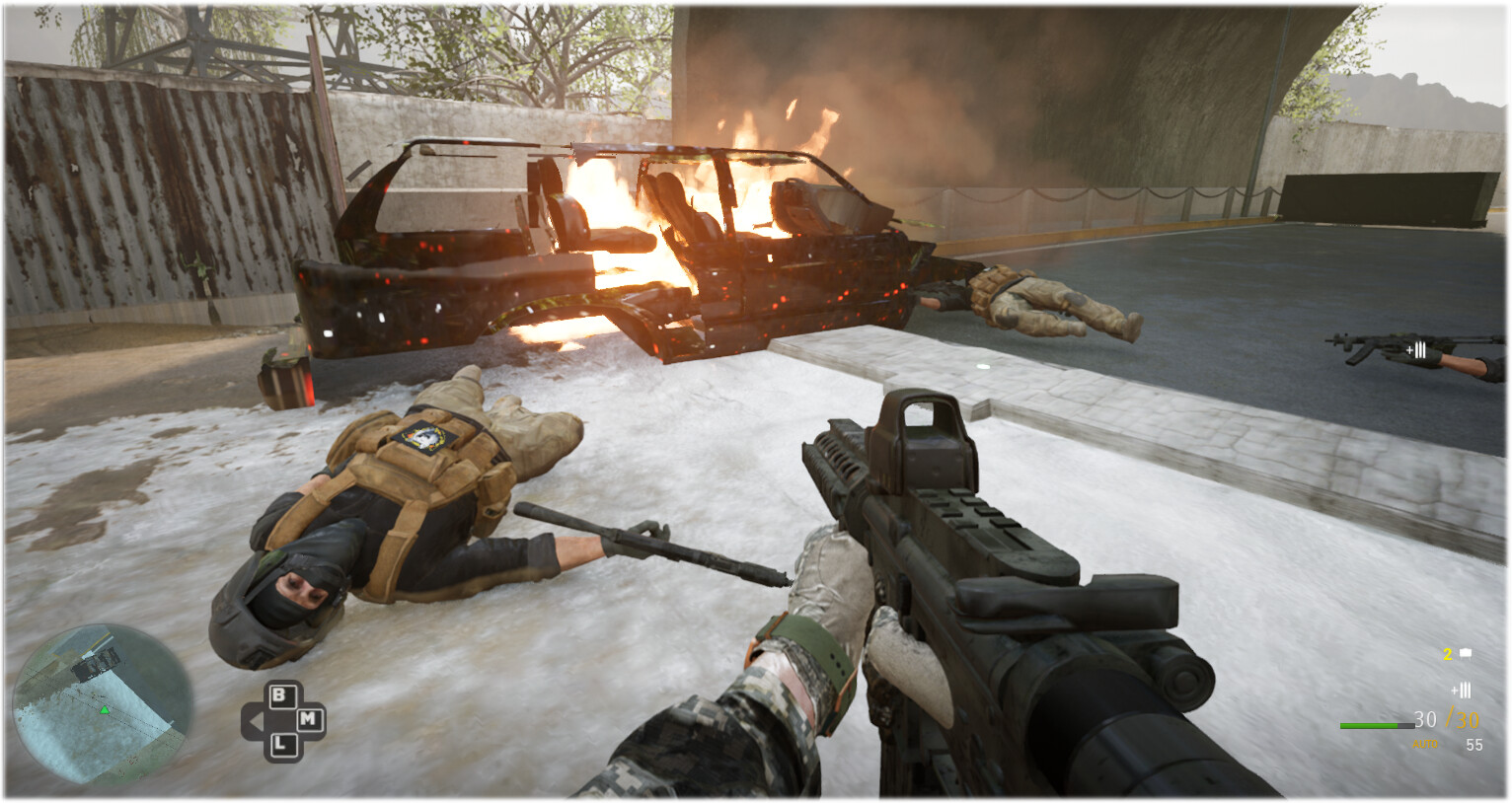Screen dimensions: 1512x803
Task: Click the grenade pouch icon near count 2
Action: point(1466,652)
